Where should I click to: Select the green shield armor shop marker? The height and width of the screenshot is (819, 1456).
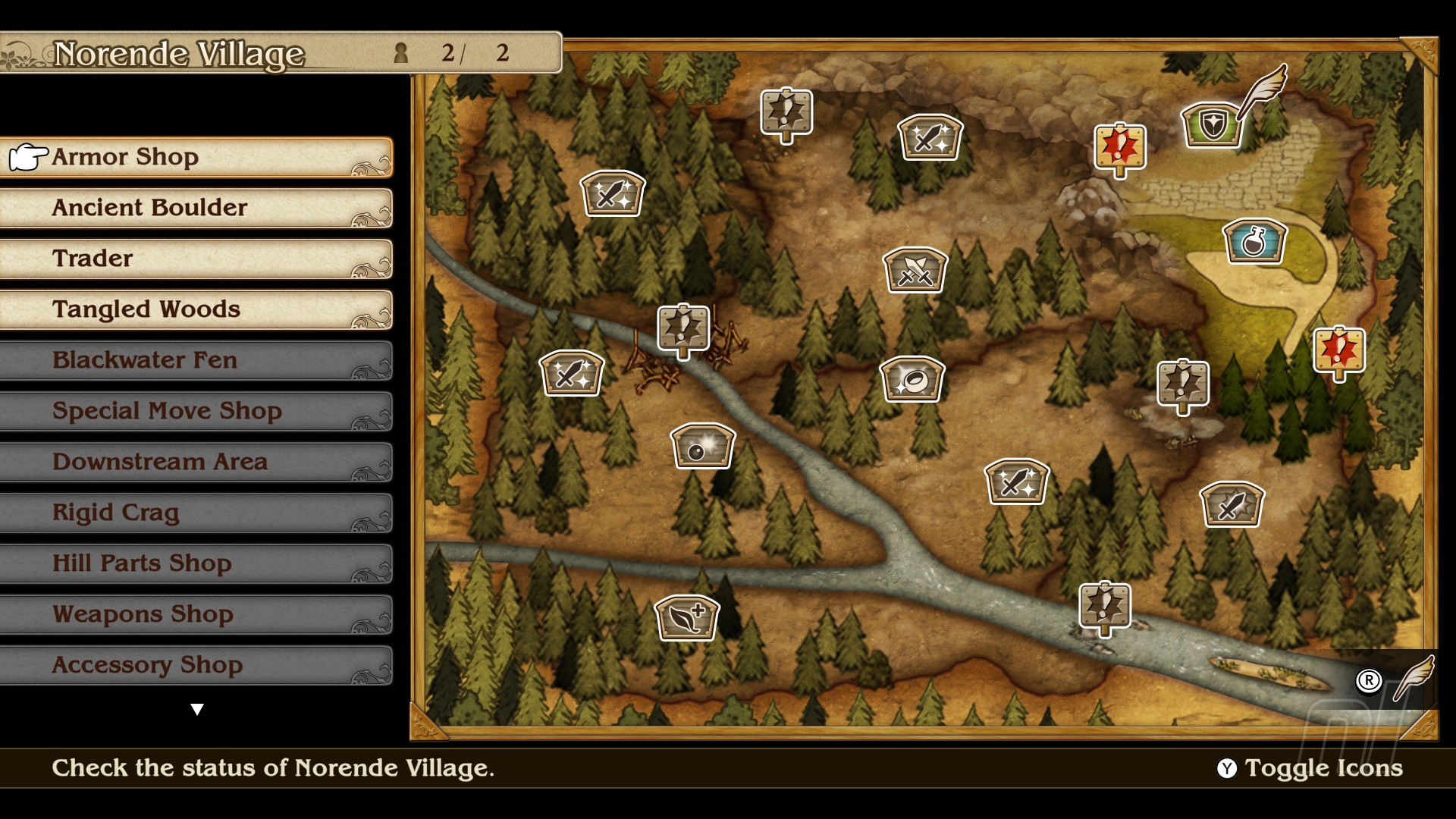click(1212, 125)
